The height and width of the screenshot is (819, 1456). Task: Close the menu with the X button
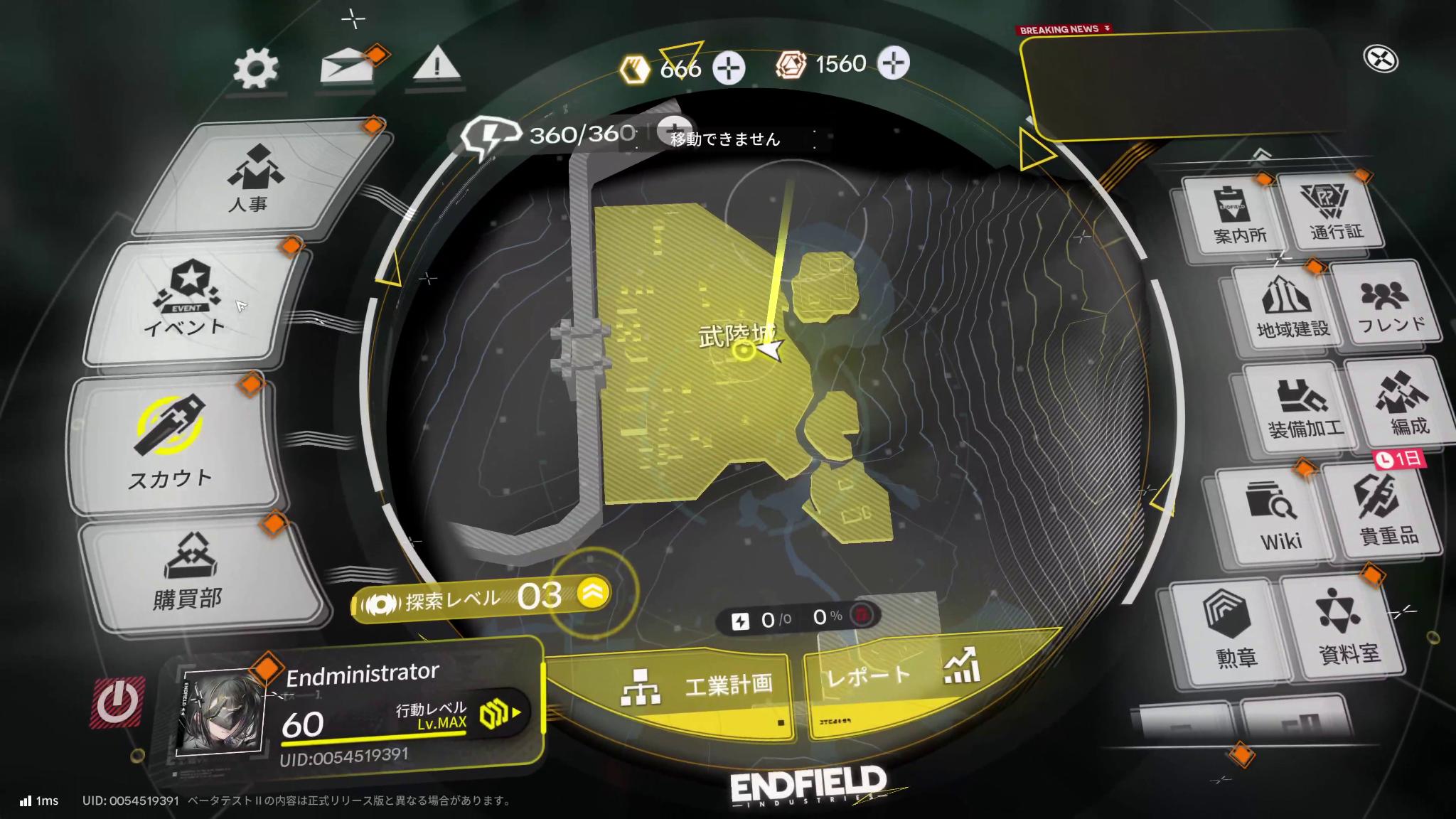tap(1381, 59)
